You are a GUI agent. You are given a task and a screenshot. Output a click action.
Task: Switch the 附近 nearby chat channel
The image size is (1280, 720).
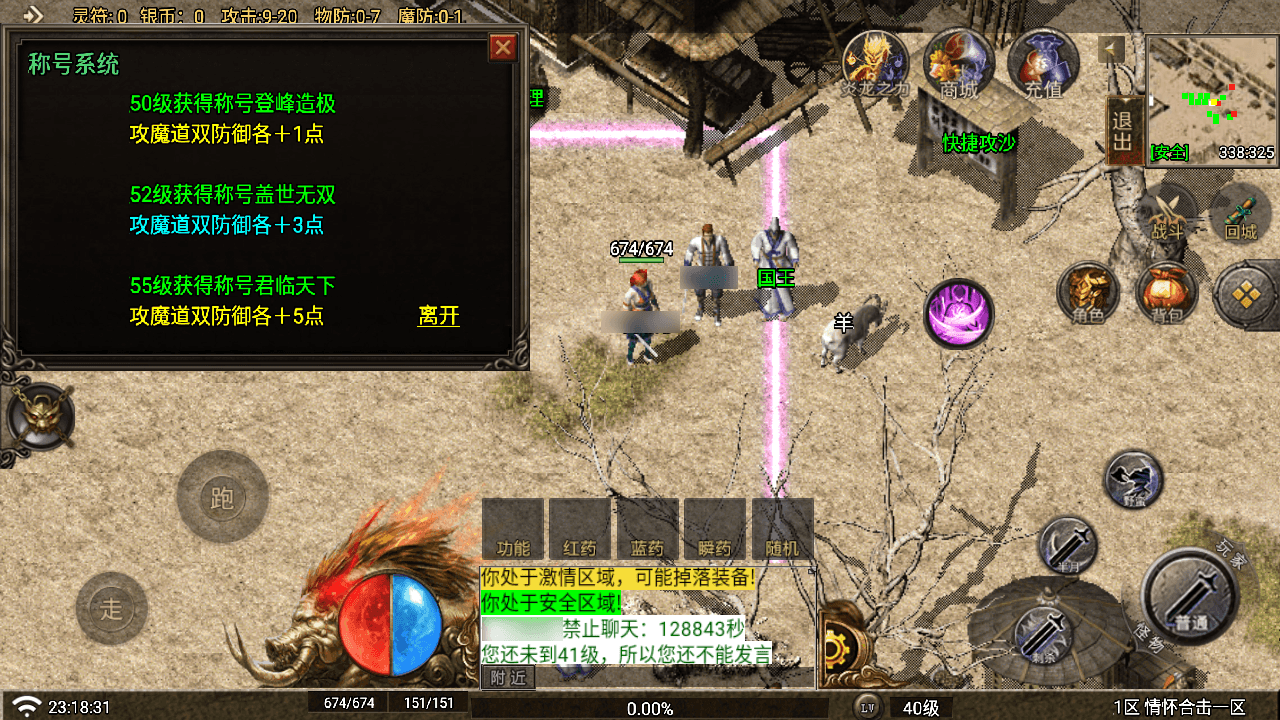508,677
